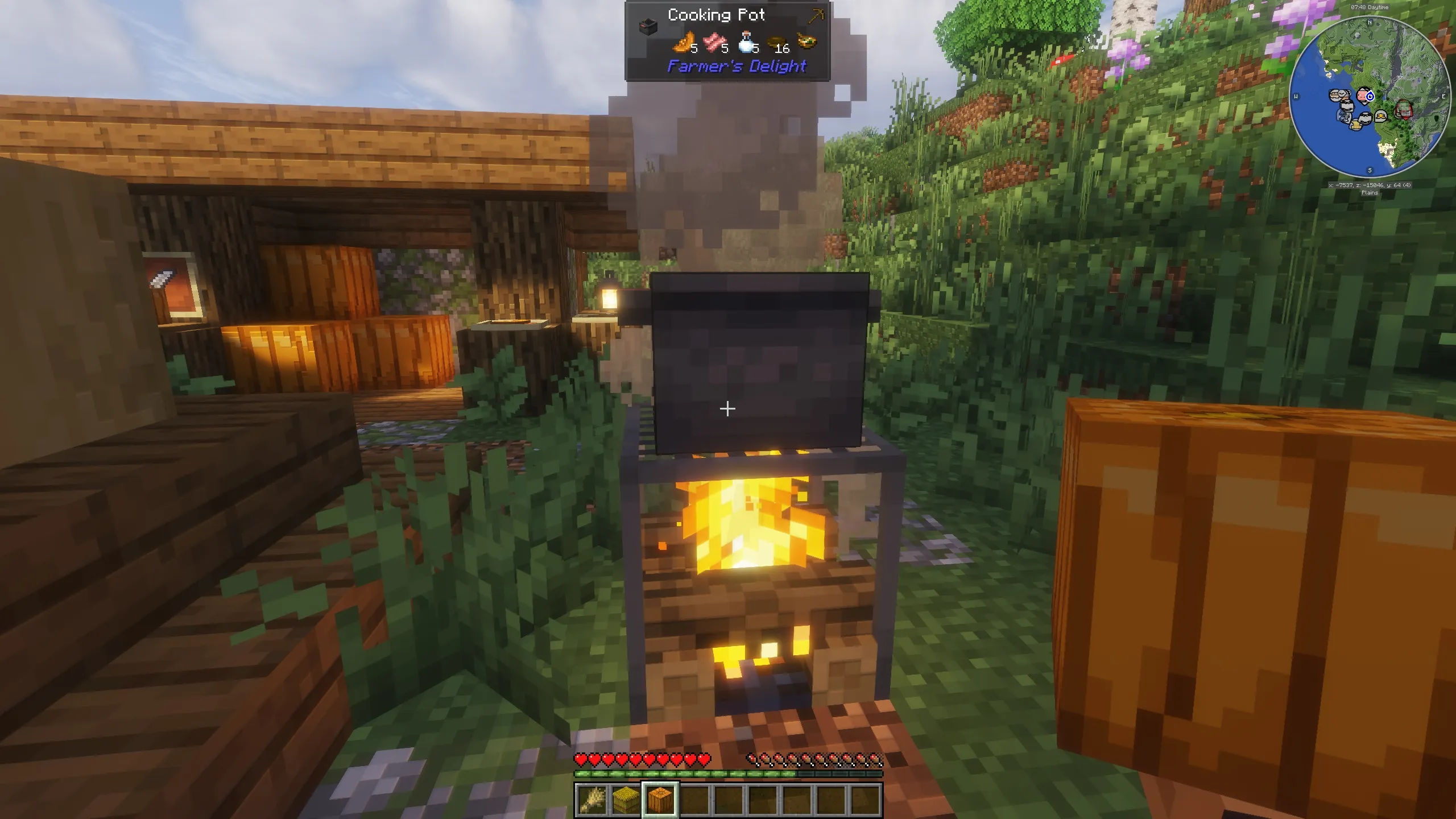Click the 07:48 Daytime label above the minimap

coord(1370,7)
